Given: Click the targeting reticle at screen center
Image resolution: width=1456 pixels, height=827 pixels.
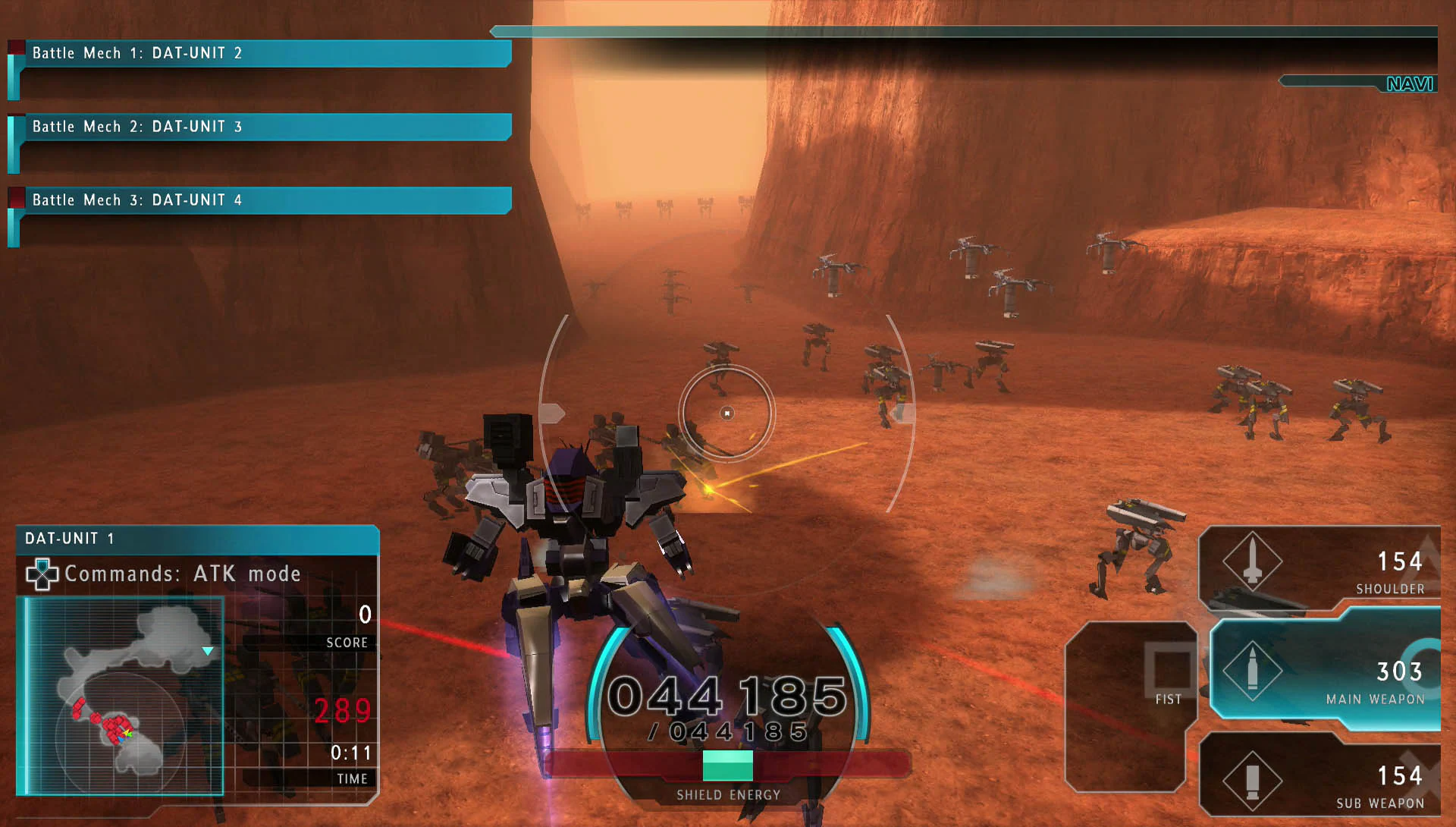Looking at the screenshot, I should pyautogui.click(x=728, y=412).
